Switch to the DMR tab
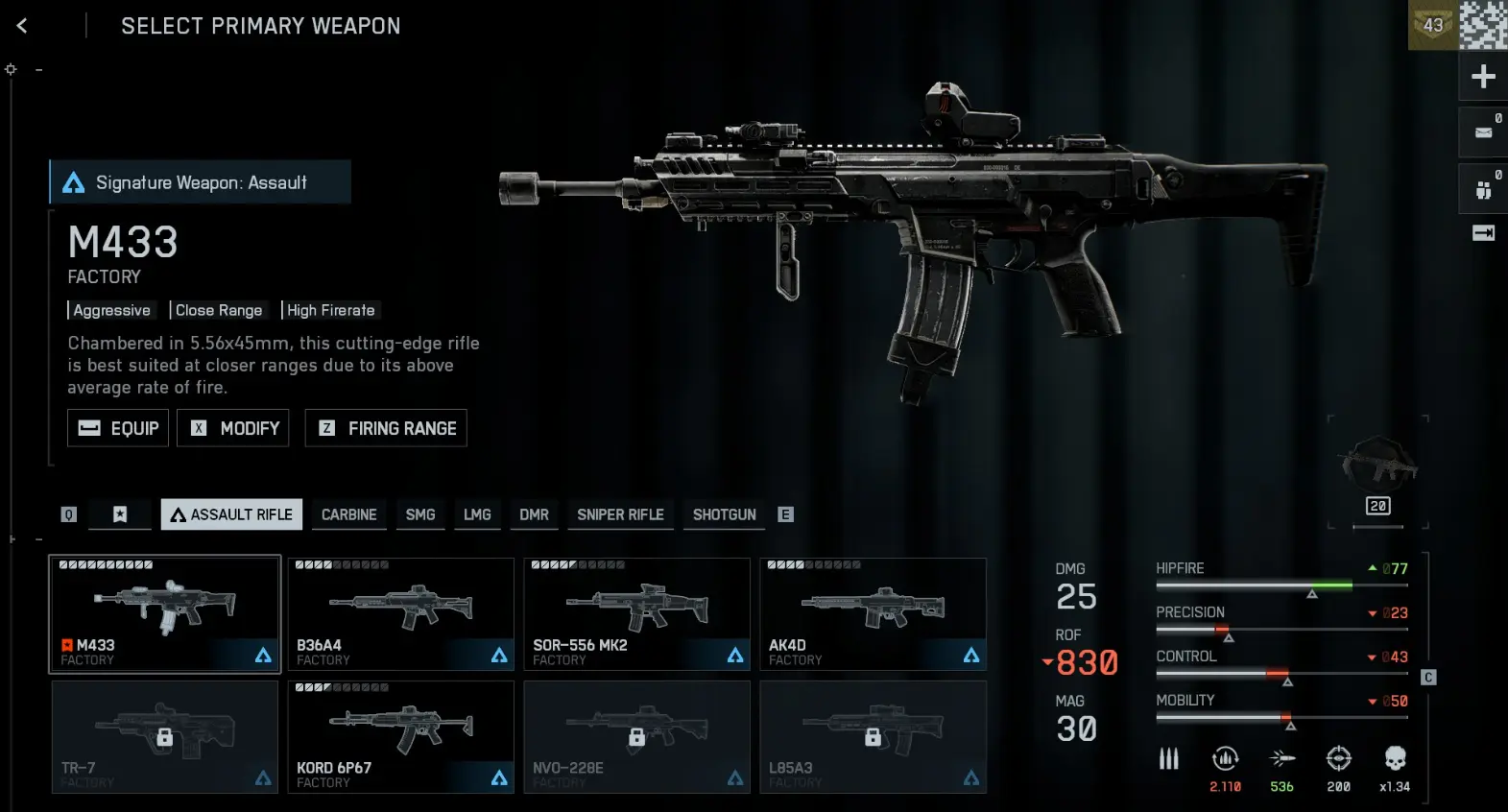This screenshot has width=1508, height=812. [534, 514]
